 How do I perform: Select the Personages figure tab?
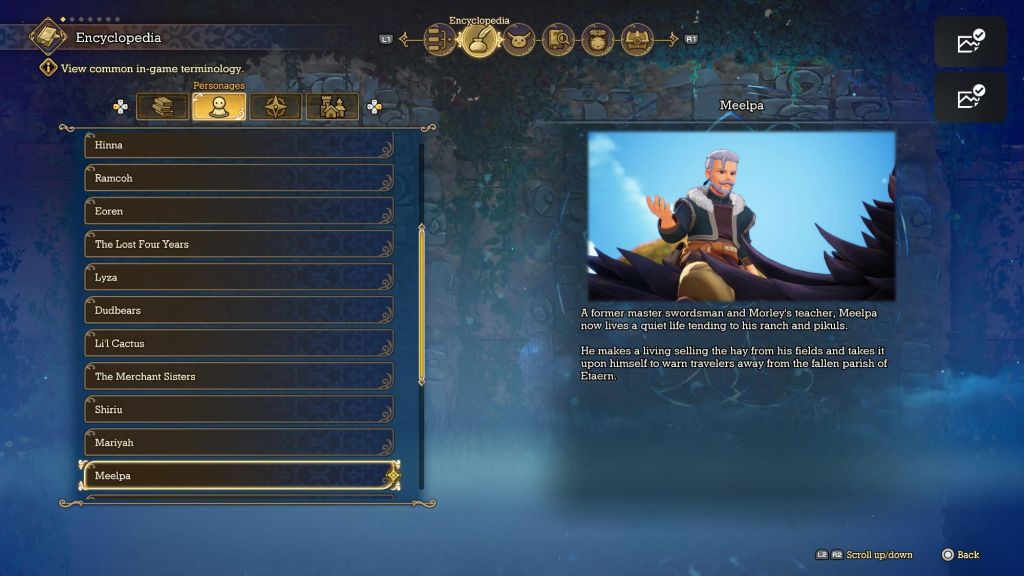coord(219,107)
